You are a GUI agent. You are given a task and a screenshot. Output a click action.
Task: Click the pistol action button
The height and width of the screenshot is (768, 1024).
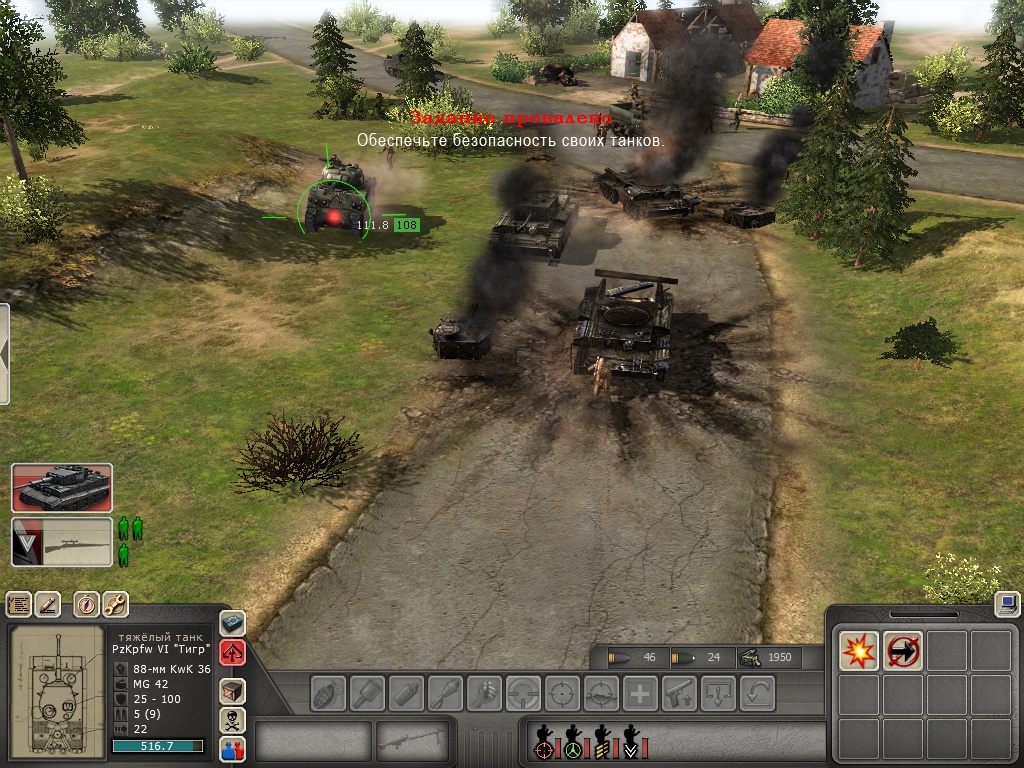(x=679, y=692)
